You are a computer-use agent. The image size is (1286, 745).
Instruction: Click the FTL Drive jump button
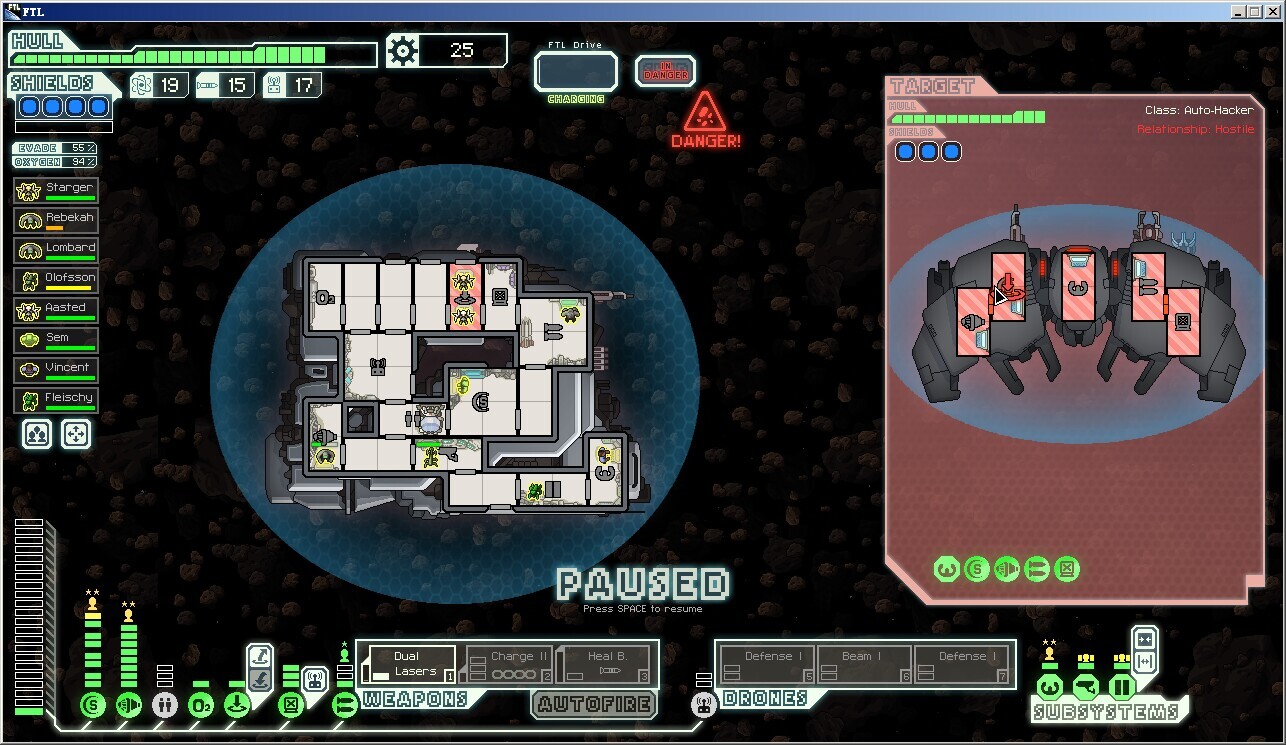coord(575,72)
